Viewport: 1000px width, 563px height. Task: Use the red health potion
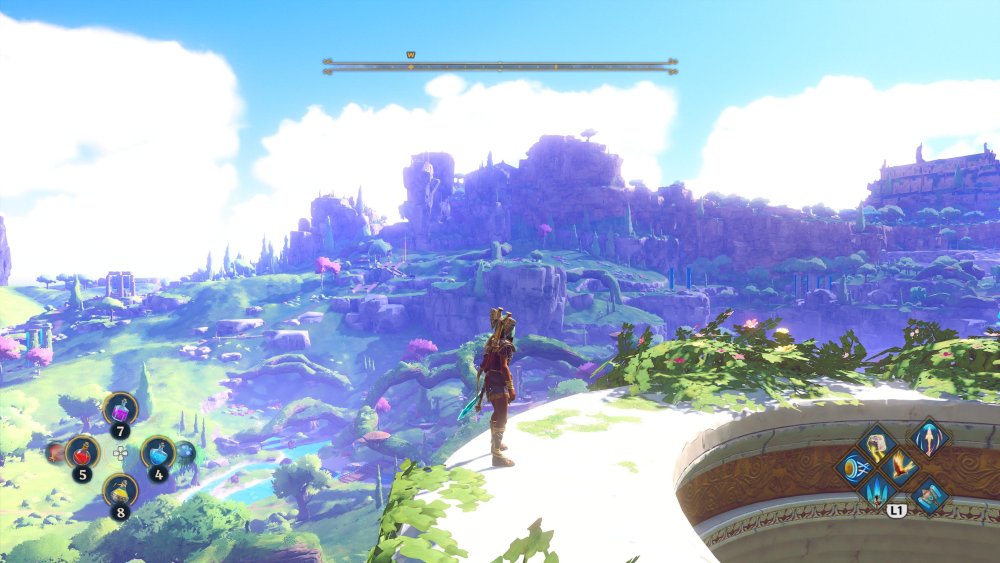[83, 453]
